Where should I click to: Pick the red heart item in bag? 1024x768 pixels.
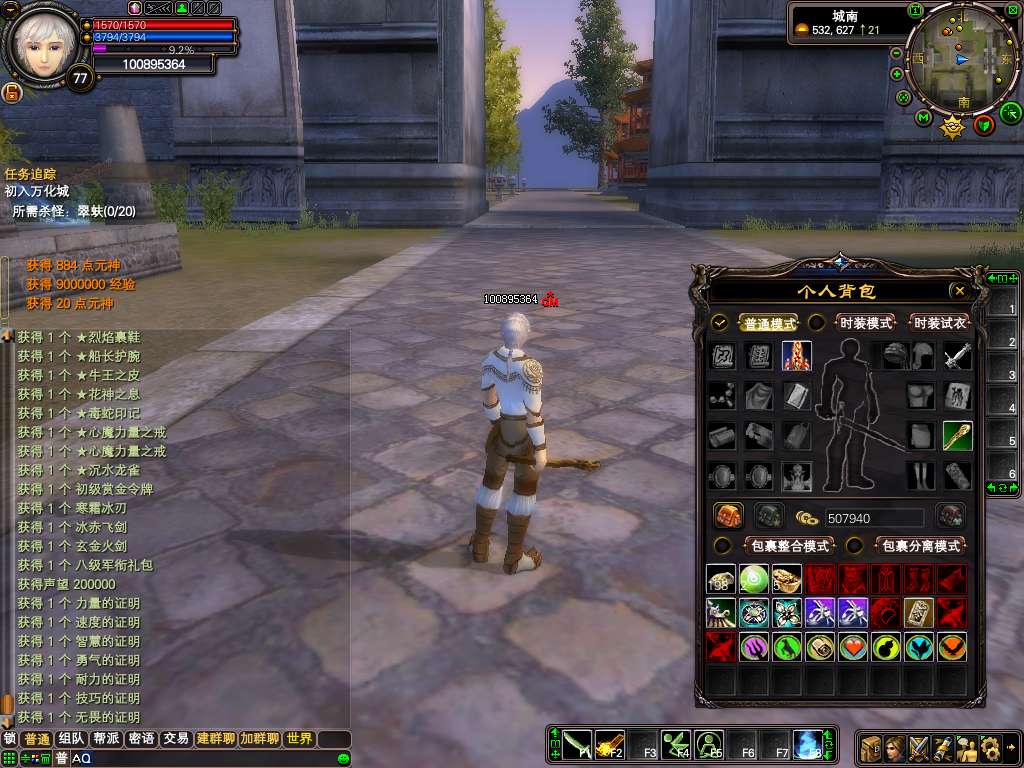coord(852,646)
